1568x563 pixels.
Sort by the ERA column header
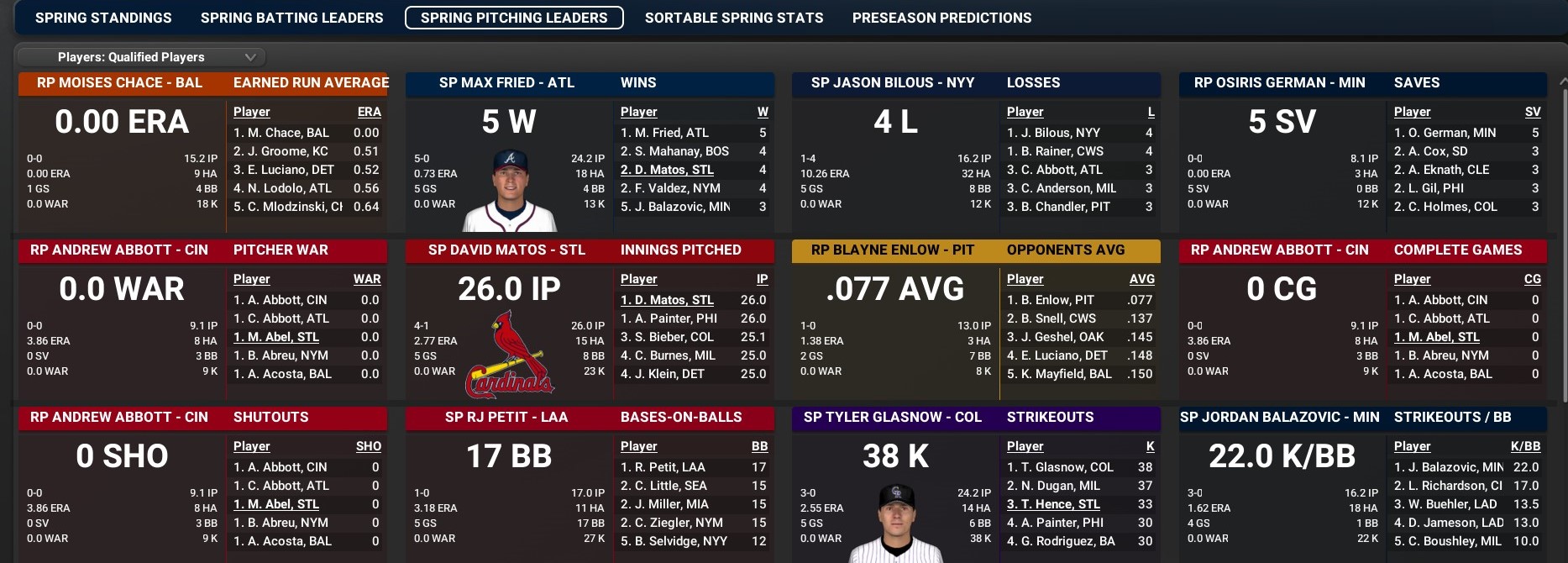[x=369, y=112]
